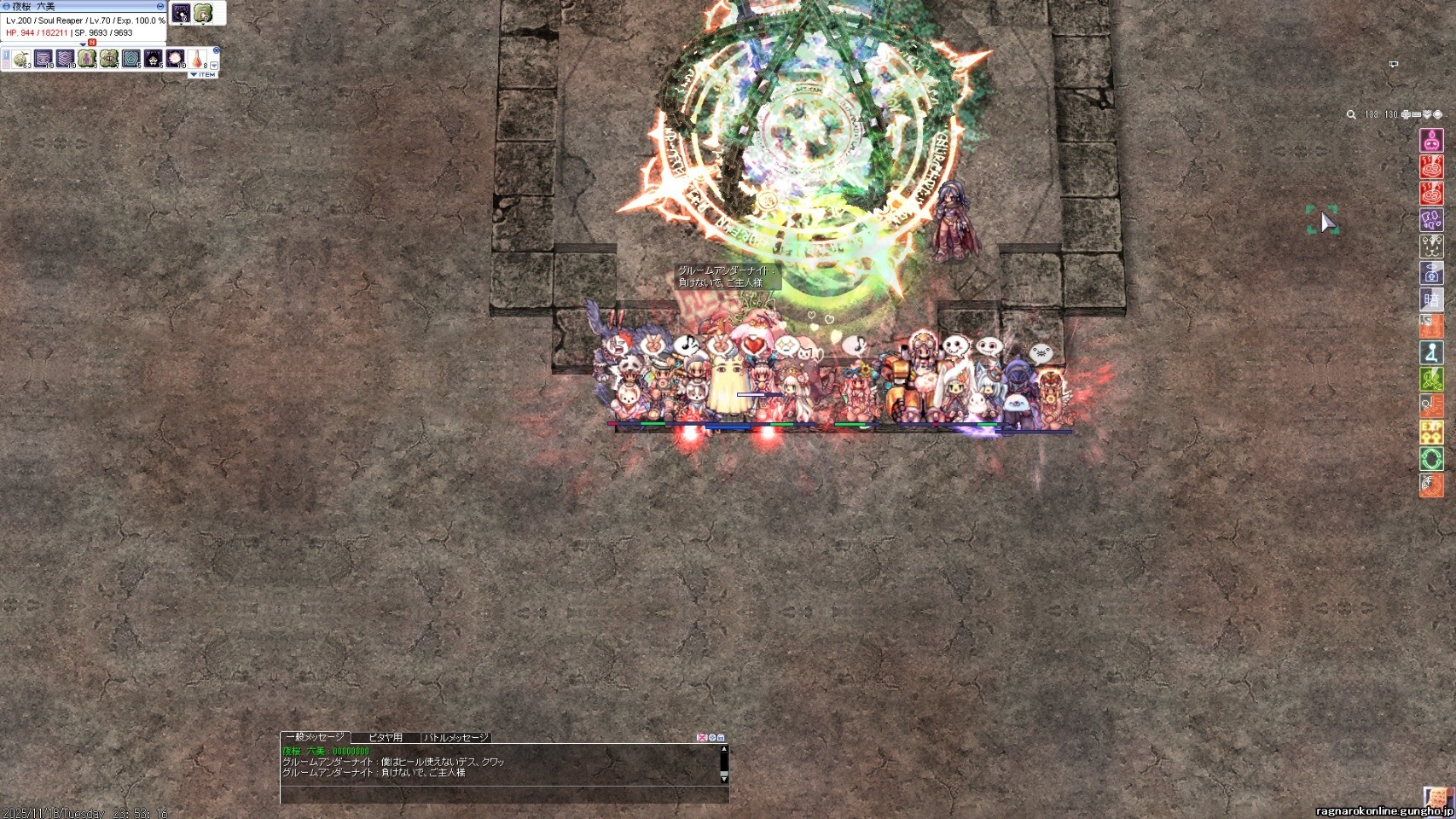Screen dimensions: 1456x819
Task: Switch to the ピタヤ用 chat tab
Action: point(385,737)
